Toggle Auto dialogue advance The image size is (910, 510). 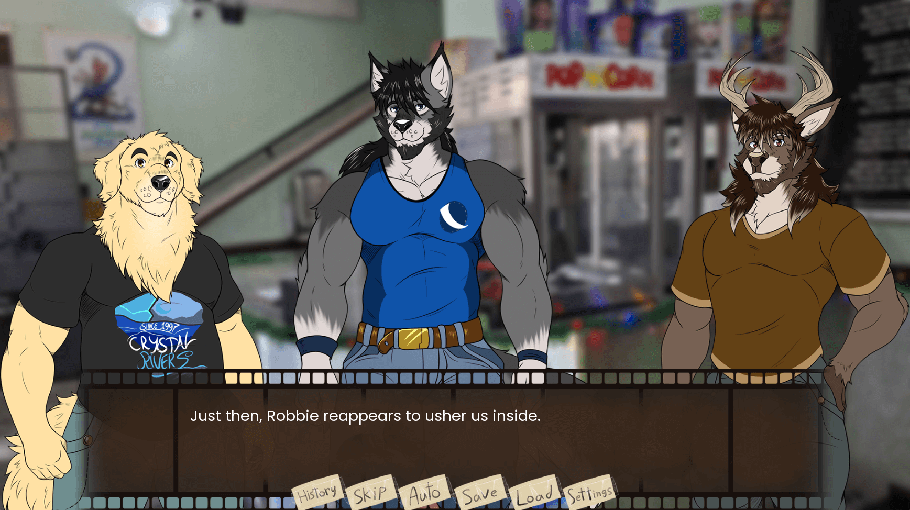coord(425,494)
